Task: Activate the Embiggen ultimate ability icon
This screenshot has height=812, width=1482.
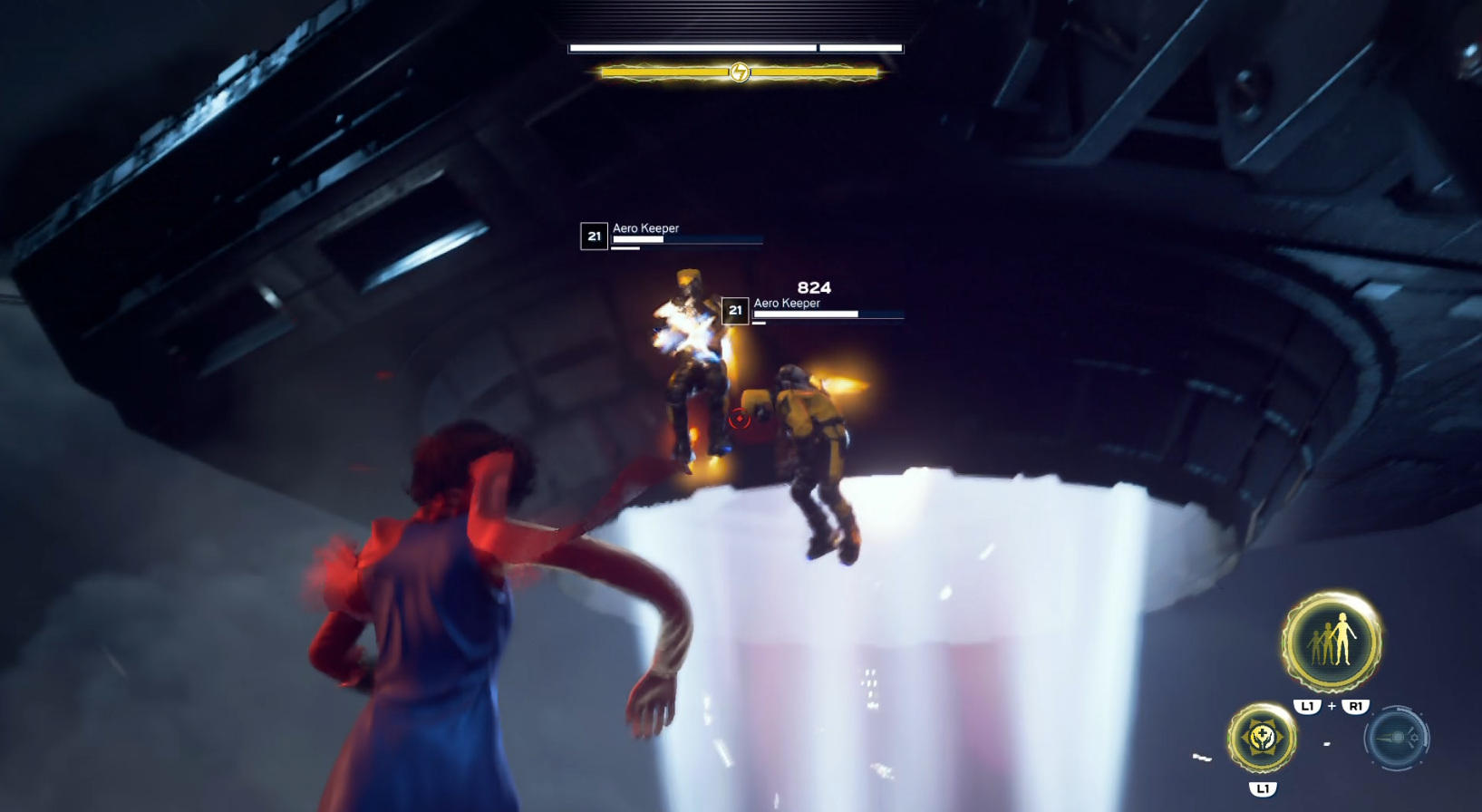Action: click(1331, 642)
